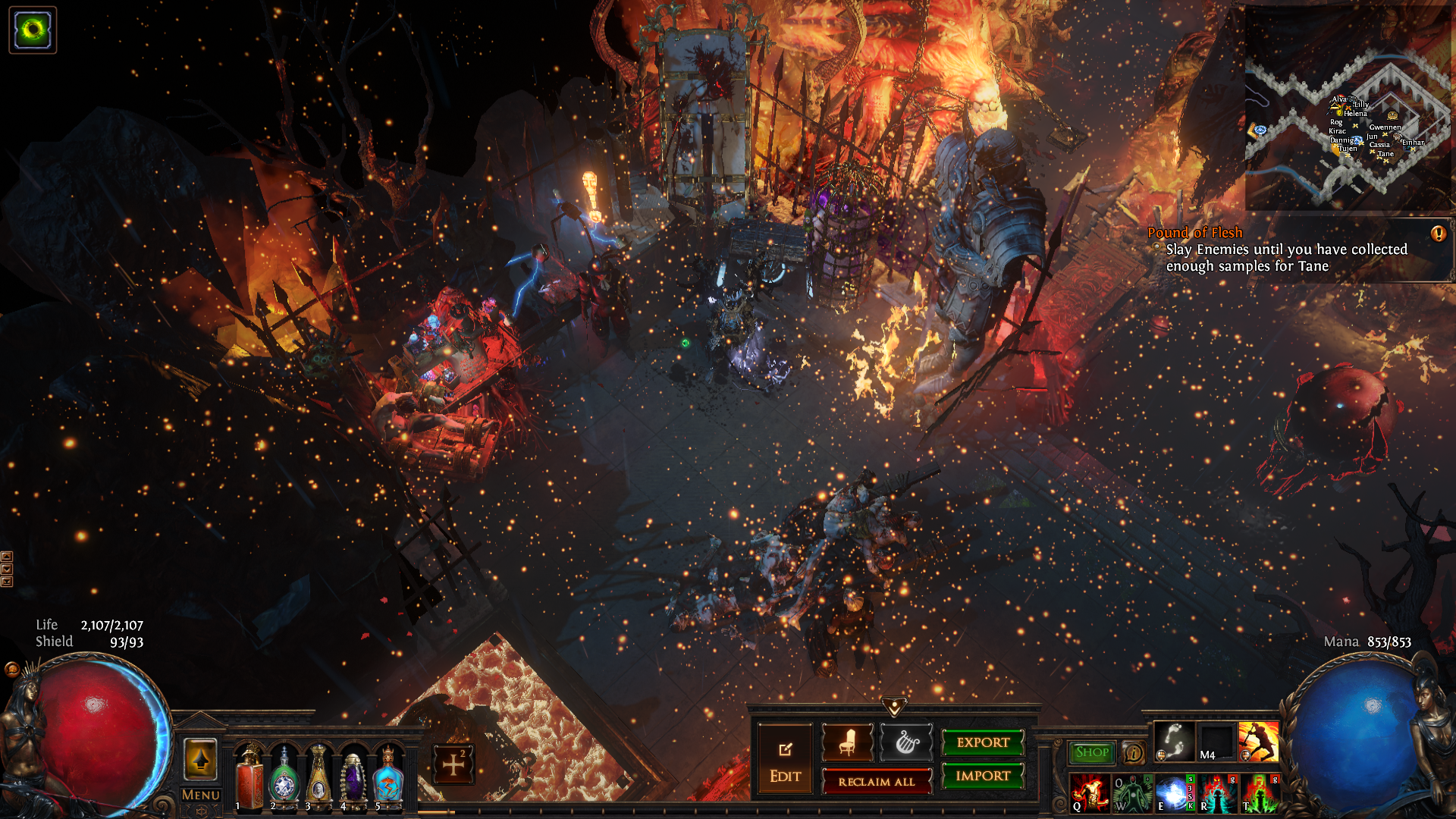This screenshot has width=1456, height=819.
Task: Click the golden level-up arrow button
Action: click(201, 759)
